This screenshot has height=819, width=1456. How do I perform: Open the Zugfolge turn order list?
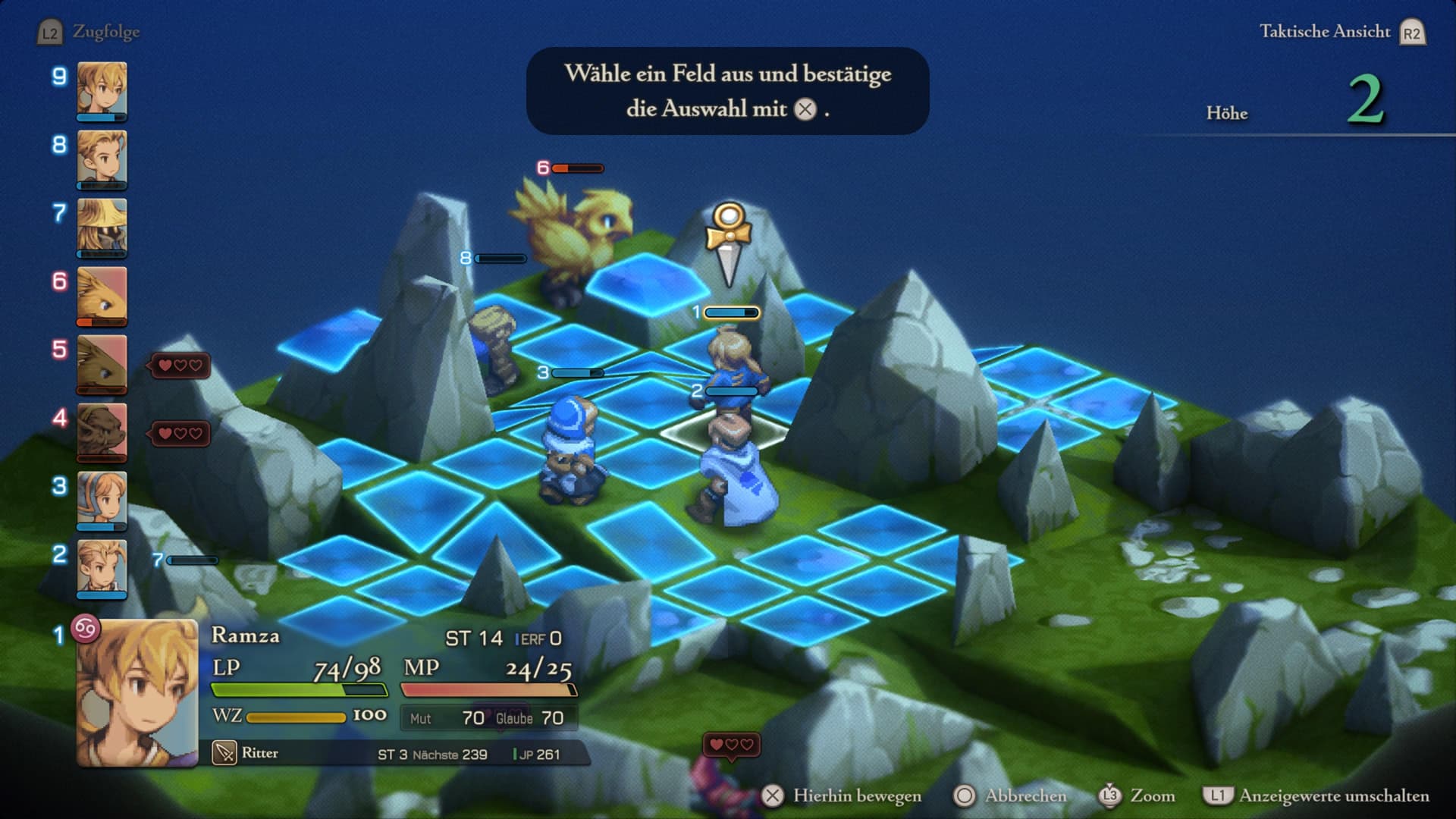click(x=89, y=32)
